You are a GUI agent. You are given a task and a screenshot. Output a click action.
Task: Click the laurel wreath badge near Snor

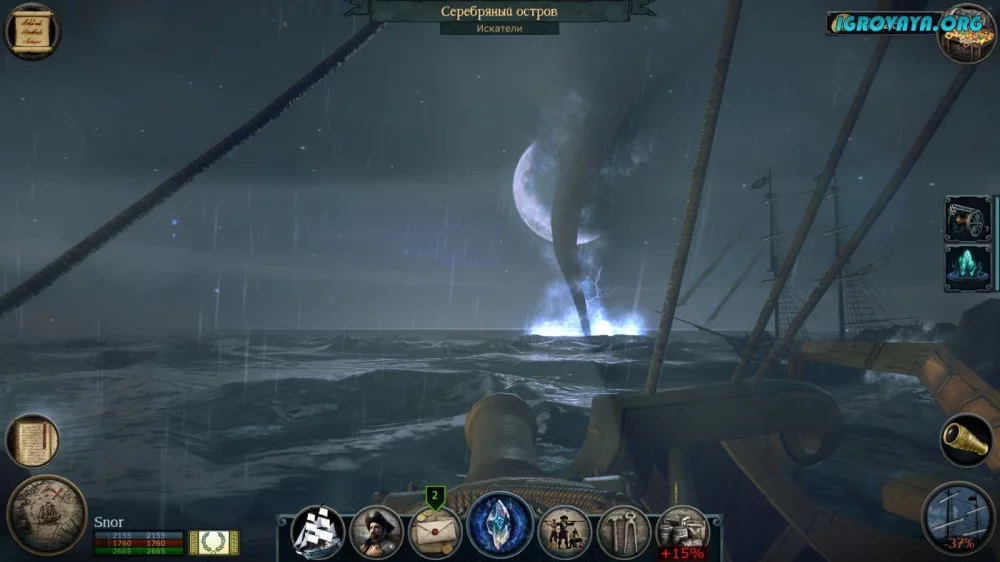214,542
